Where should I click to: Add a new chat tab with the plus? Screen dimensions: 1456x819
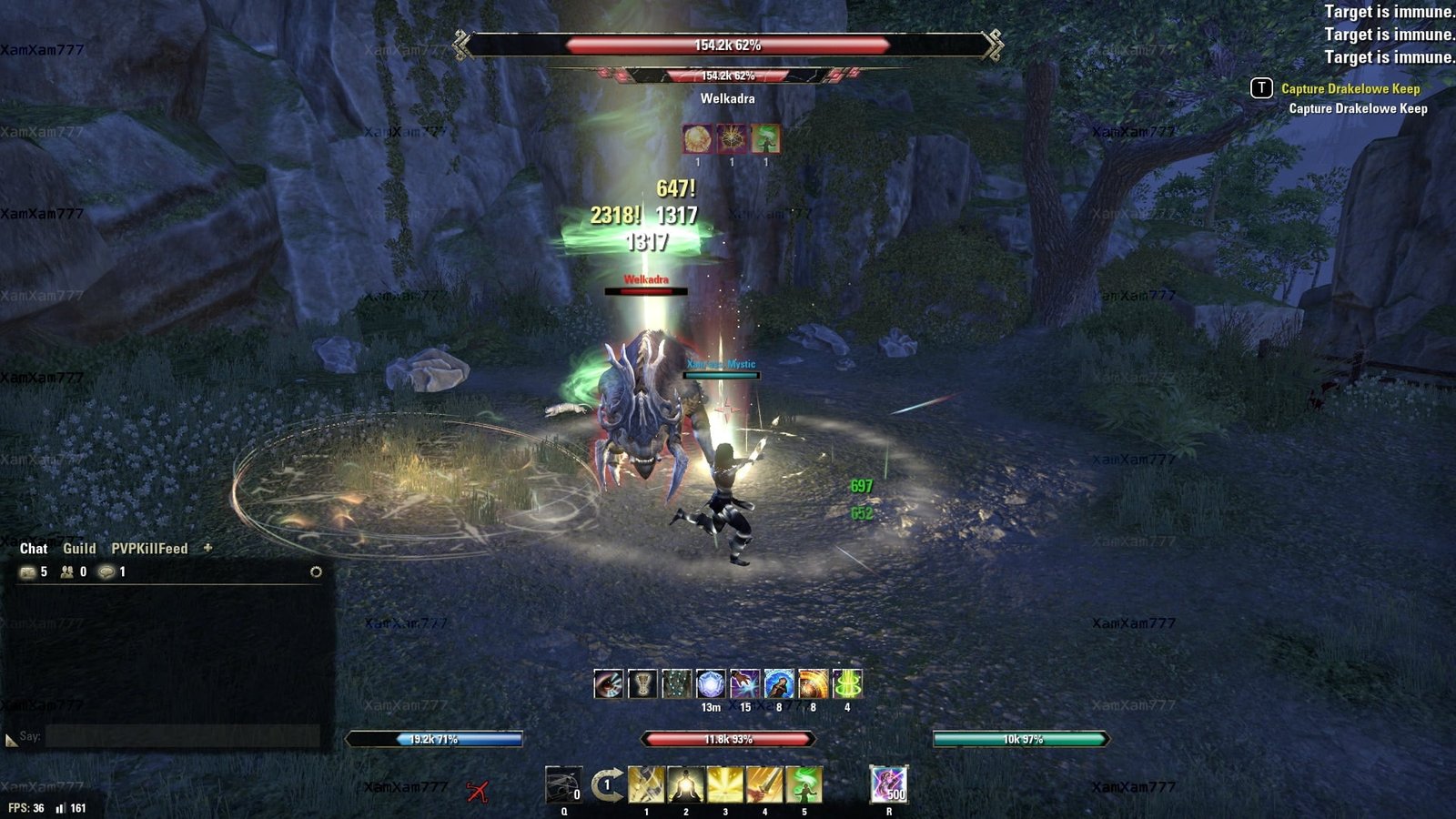(207, 548)
